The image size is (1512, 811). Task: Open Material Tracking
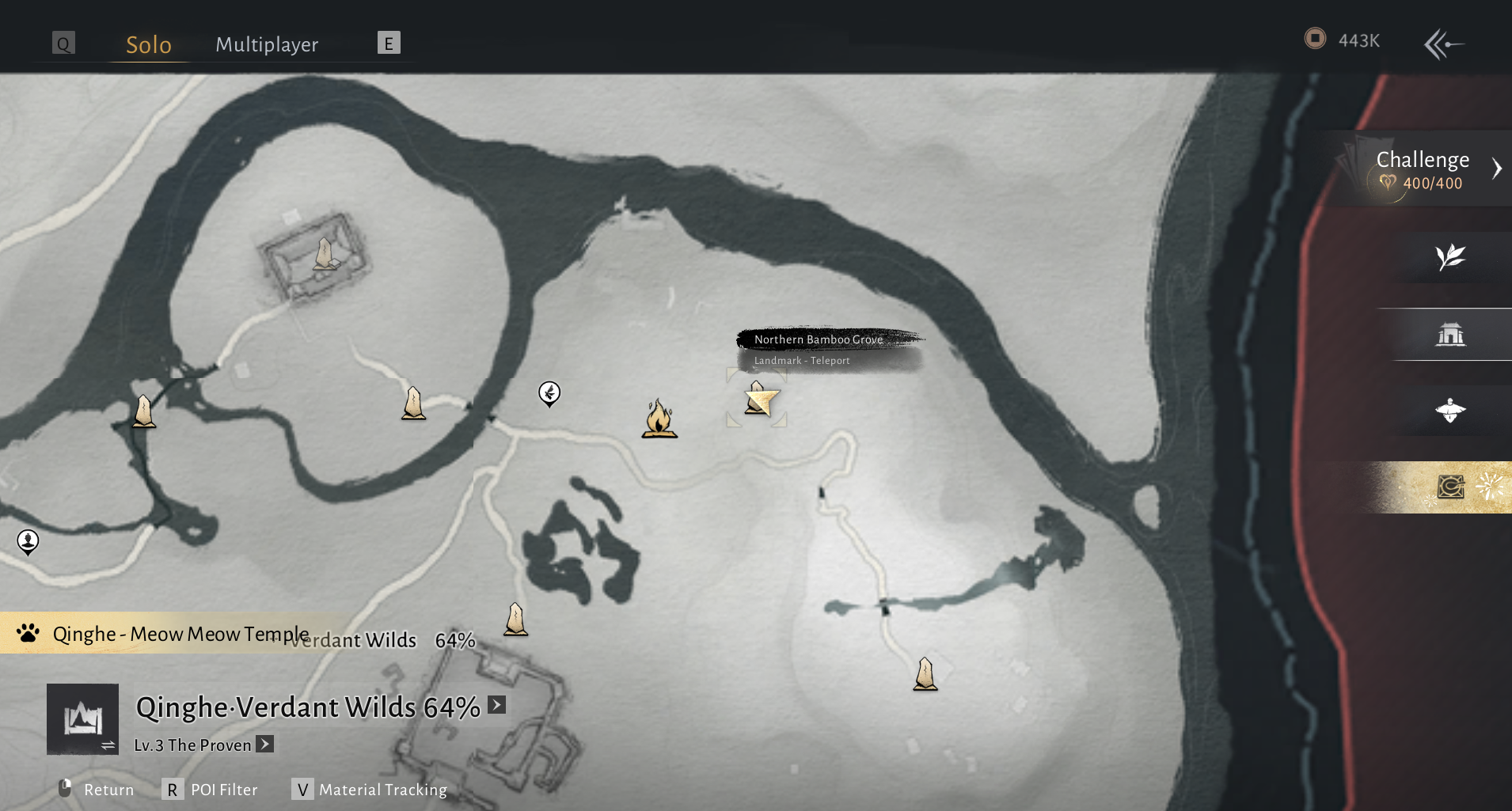(x=370, y=790)
